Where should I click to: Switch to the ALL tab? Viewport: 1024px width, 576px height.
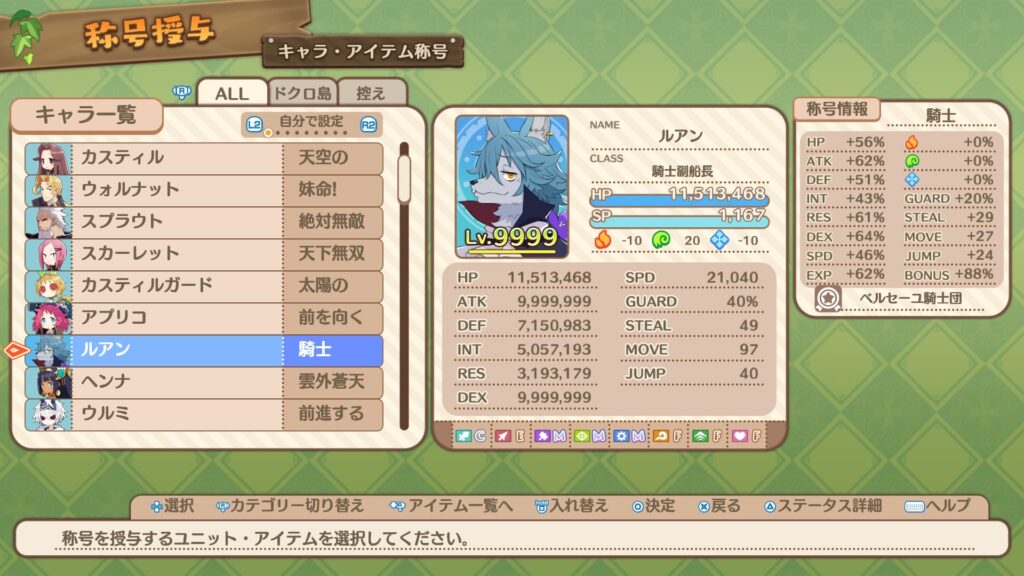point(232,93)
